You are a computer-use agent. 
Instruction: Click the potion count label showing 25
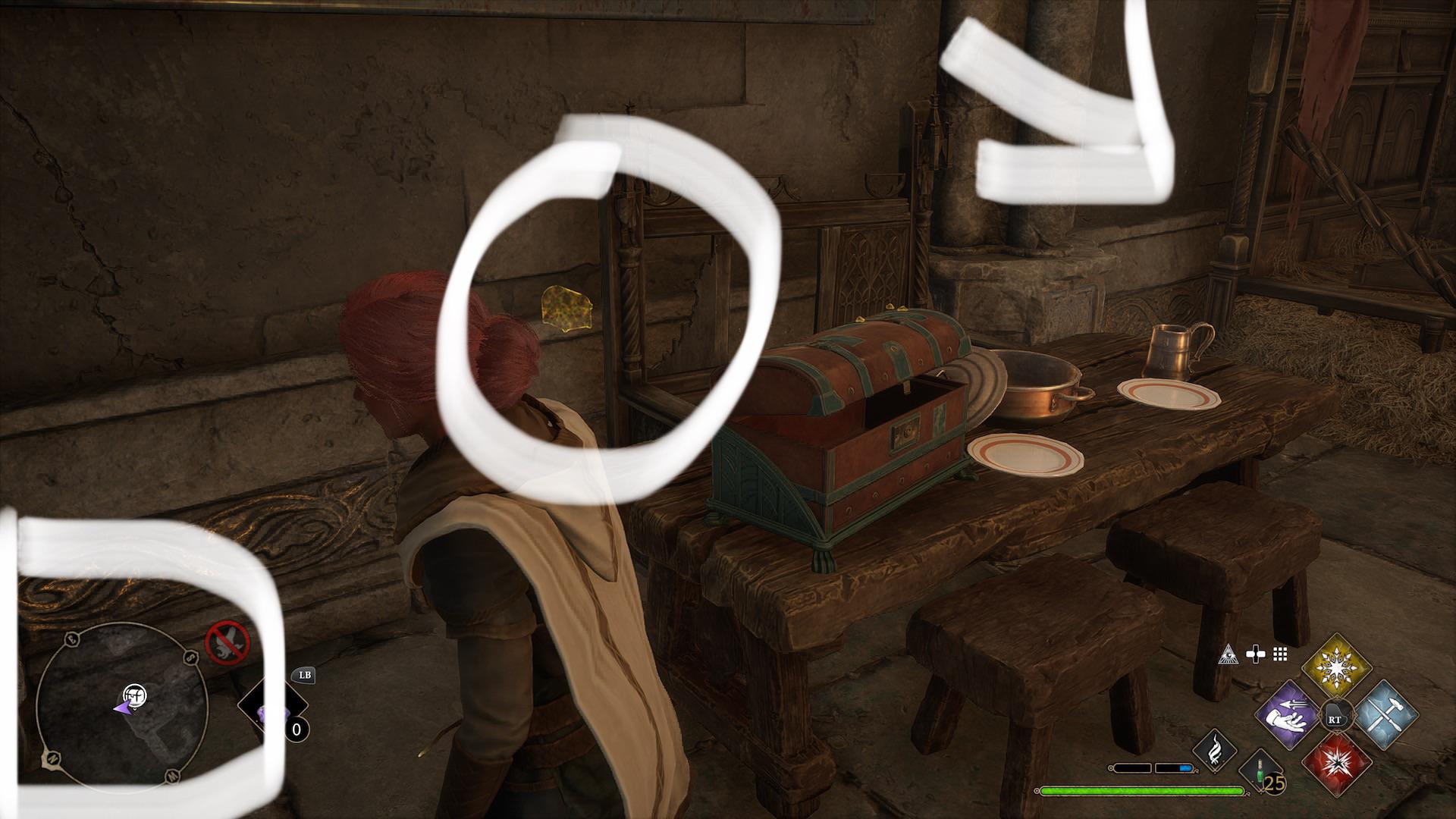1274,783
